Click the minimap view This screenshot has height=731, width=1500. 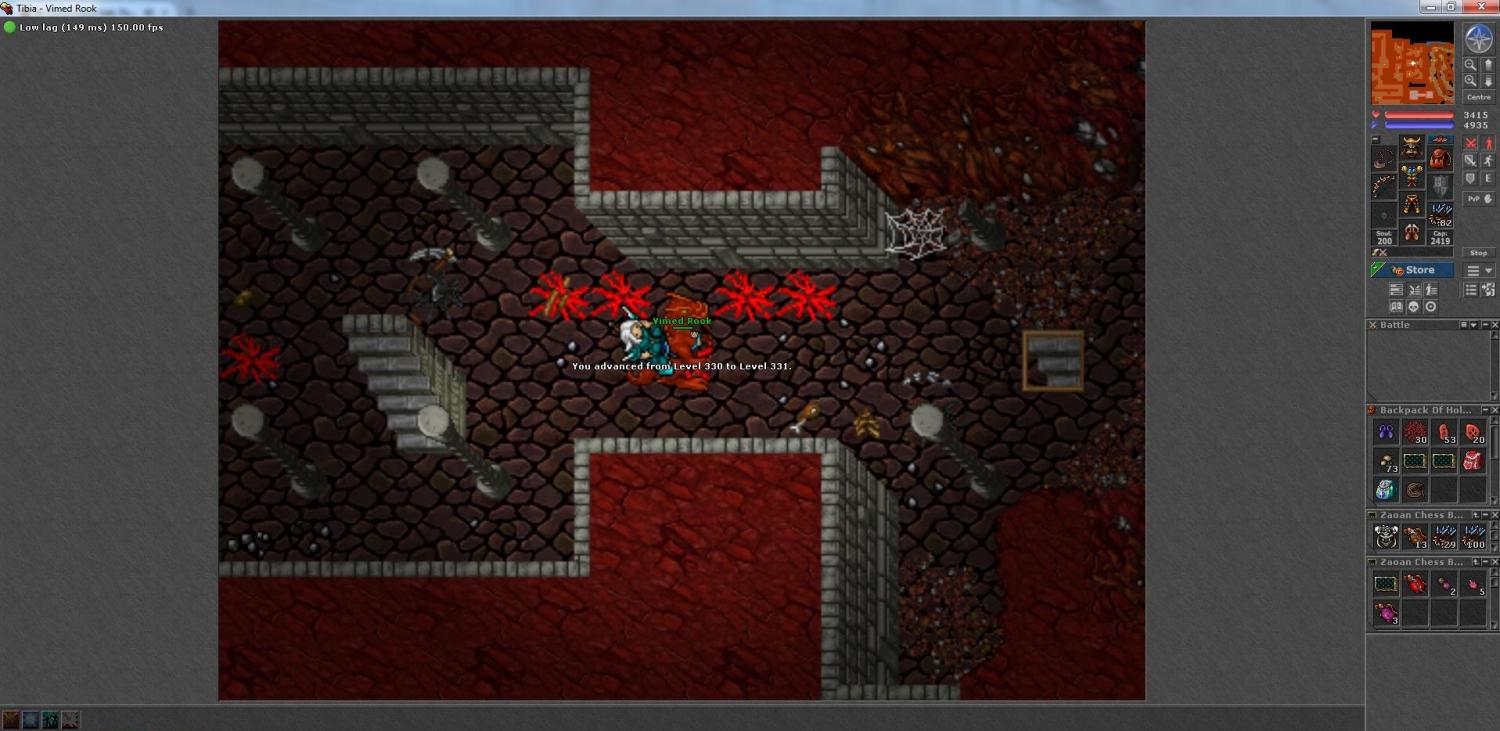(x=1412, y=63)
